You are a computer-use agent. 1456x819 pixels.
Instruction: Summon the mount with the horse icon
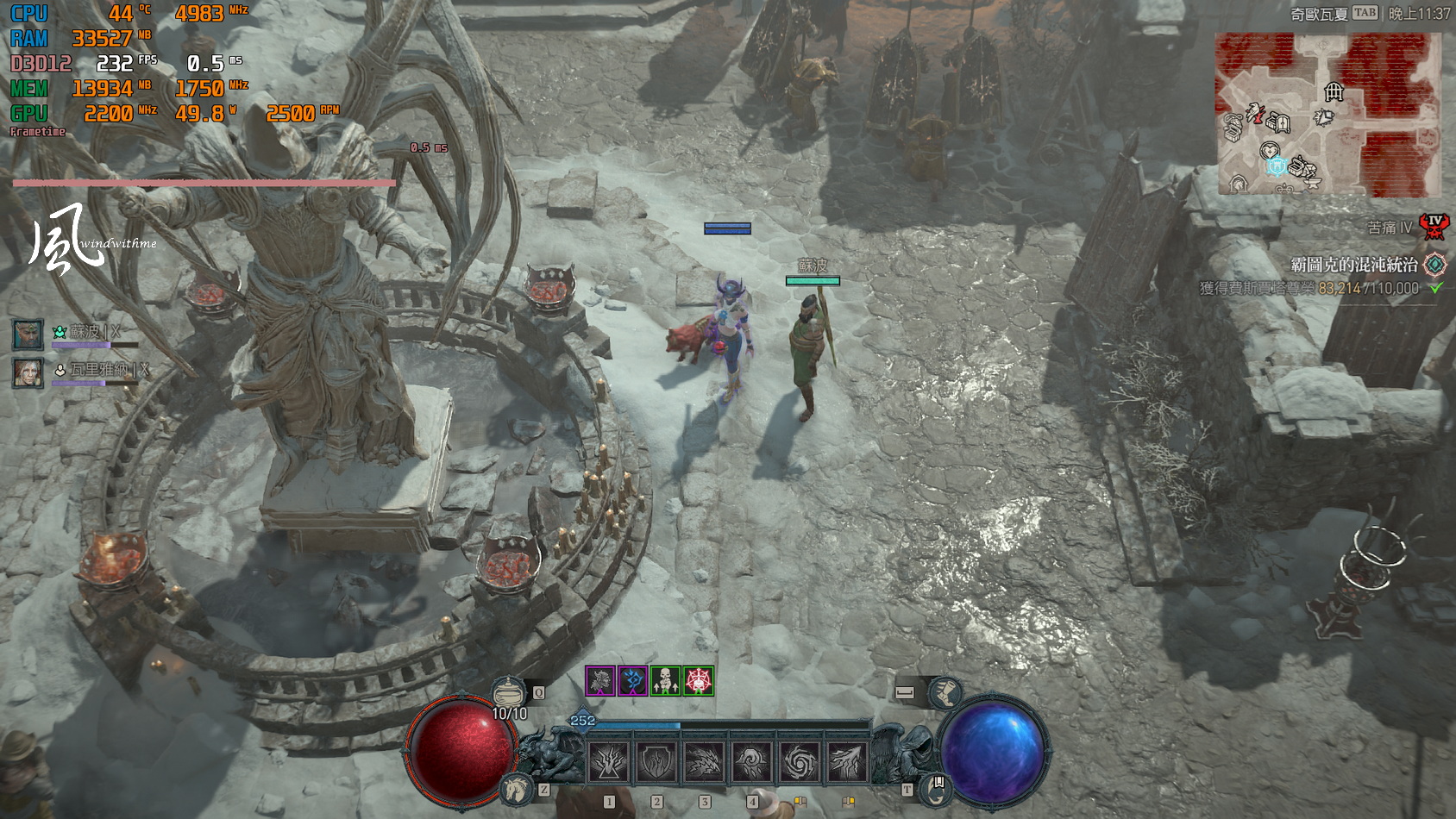[x=517, y=788]
